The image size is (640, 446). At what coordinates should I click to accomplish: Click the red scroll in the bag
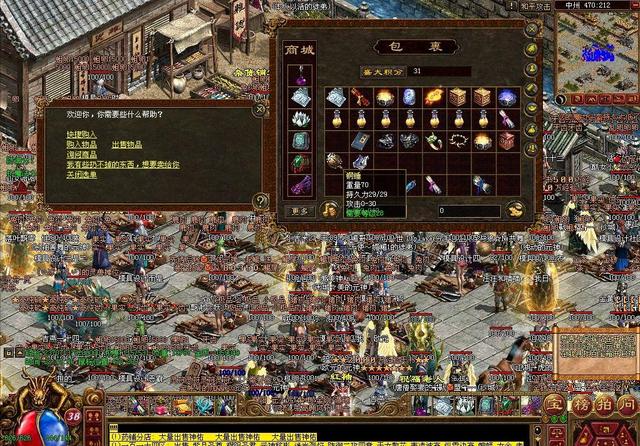(360, 97)
